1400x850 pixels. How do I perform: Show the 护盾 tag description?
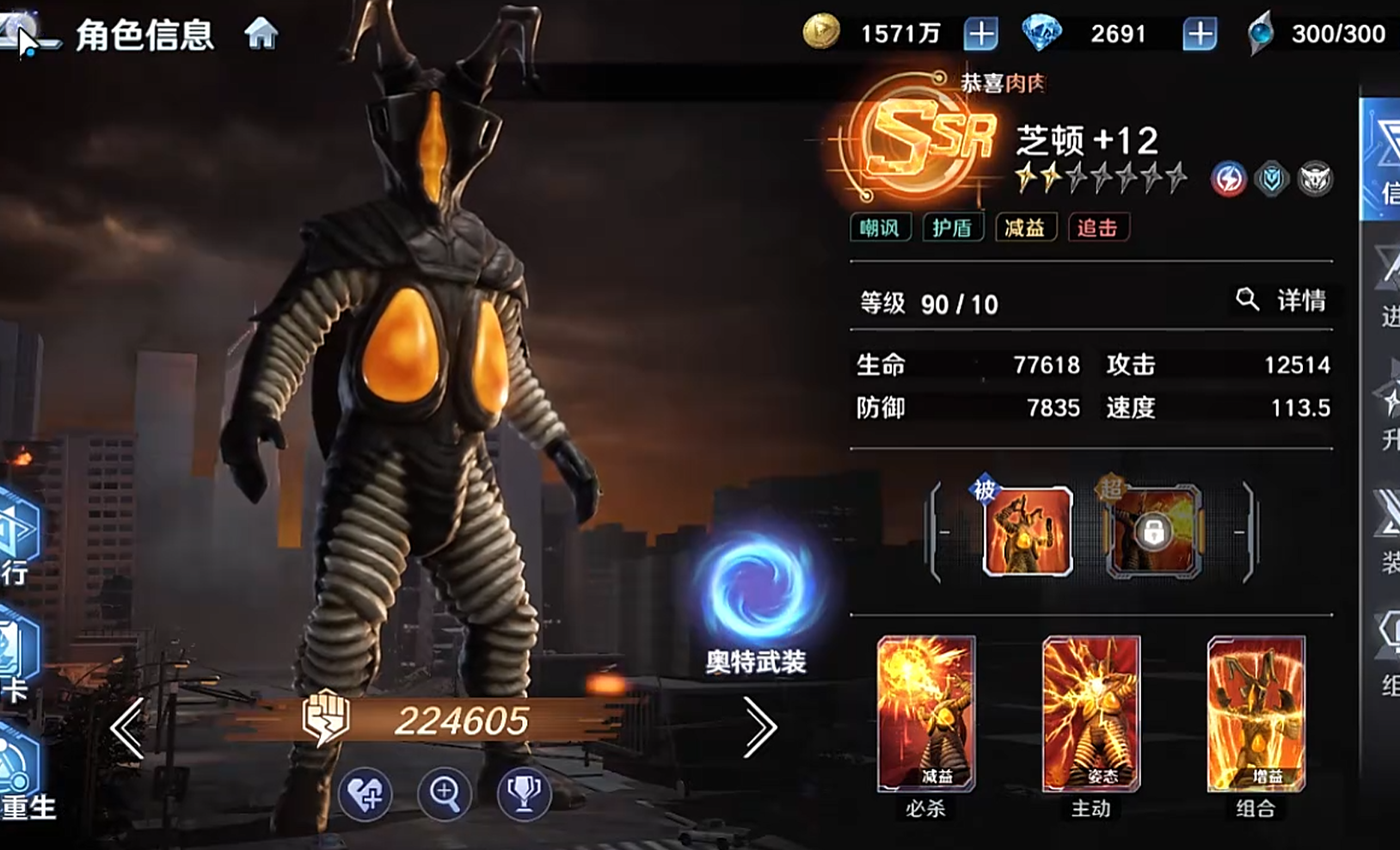(952, 228)
